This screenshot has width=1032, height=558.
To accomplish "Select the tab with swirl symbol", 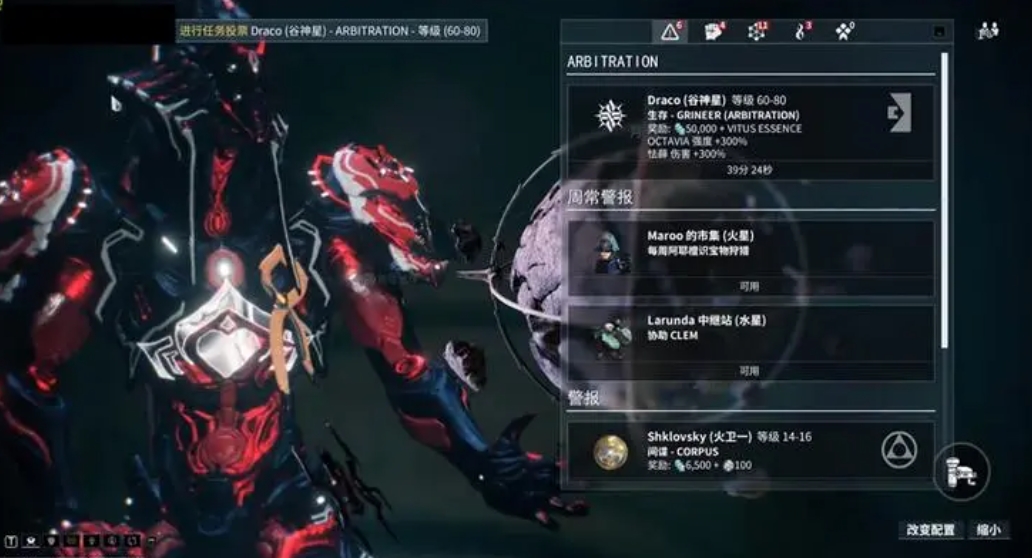I will pos(802,32).
